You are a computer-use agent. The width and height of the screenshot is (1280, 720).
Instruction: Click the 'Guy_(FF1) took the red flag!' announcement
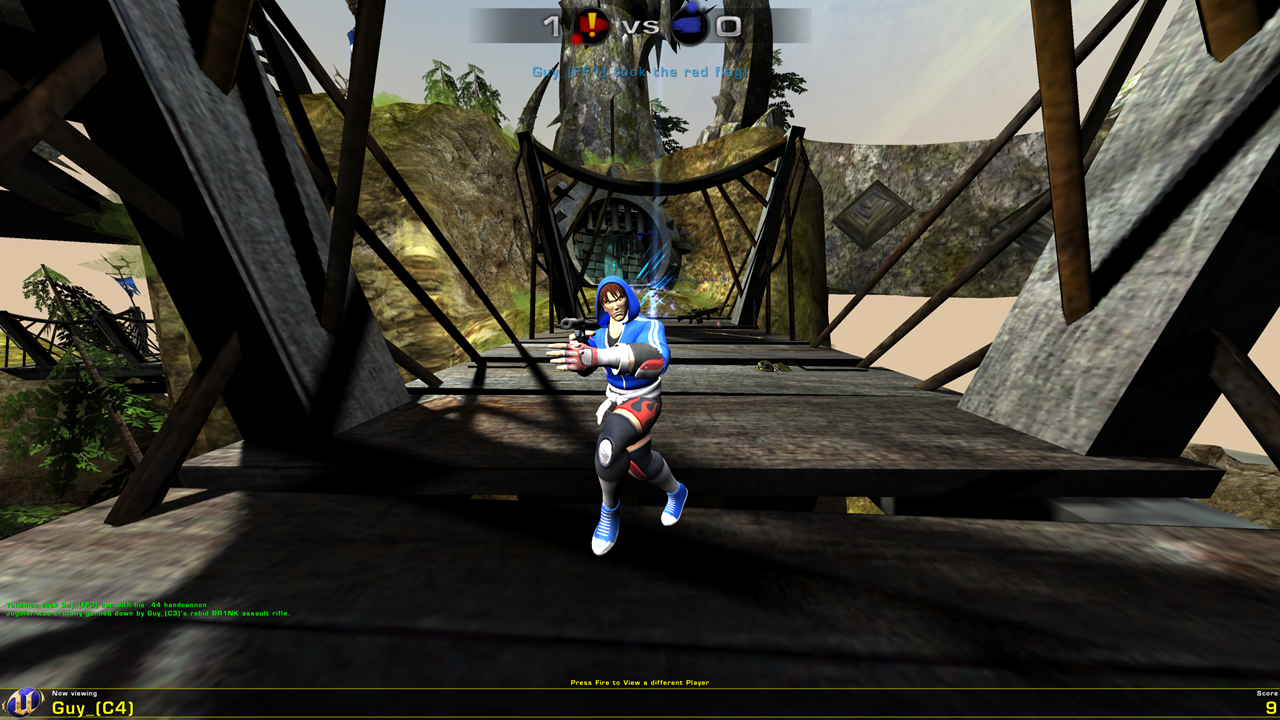(639, 71)
